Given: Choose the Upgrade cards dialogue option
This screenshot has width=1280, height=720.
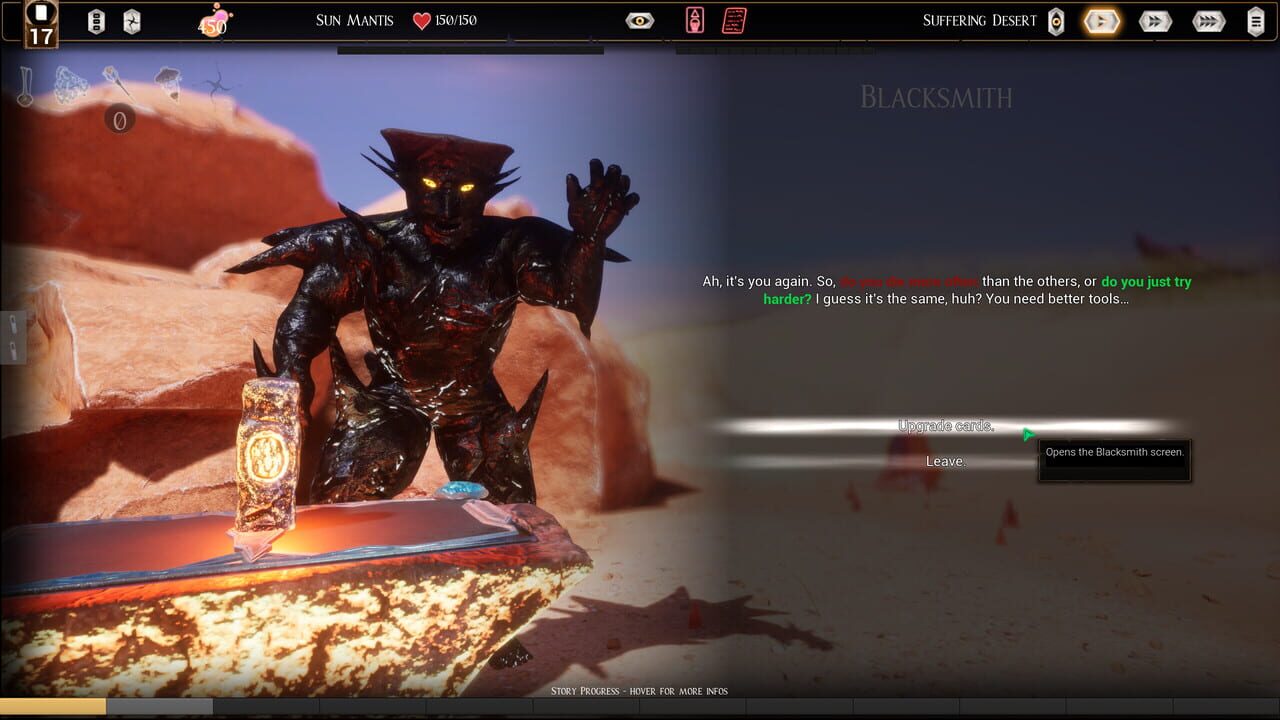Looking at the screenshot, I should (x=946, y=425).
